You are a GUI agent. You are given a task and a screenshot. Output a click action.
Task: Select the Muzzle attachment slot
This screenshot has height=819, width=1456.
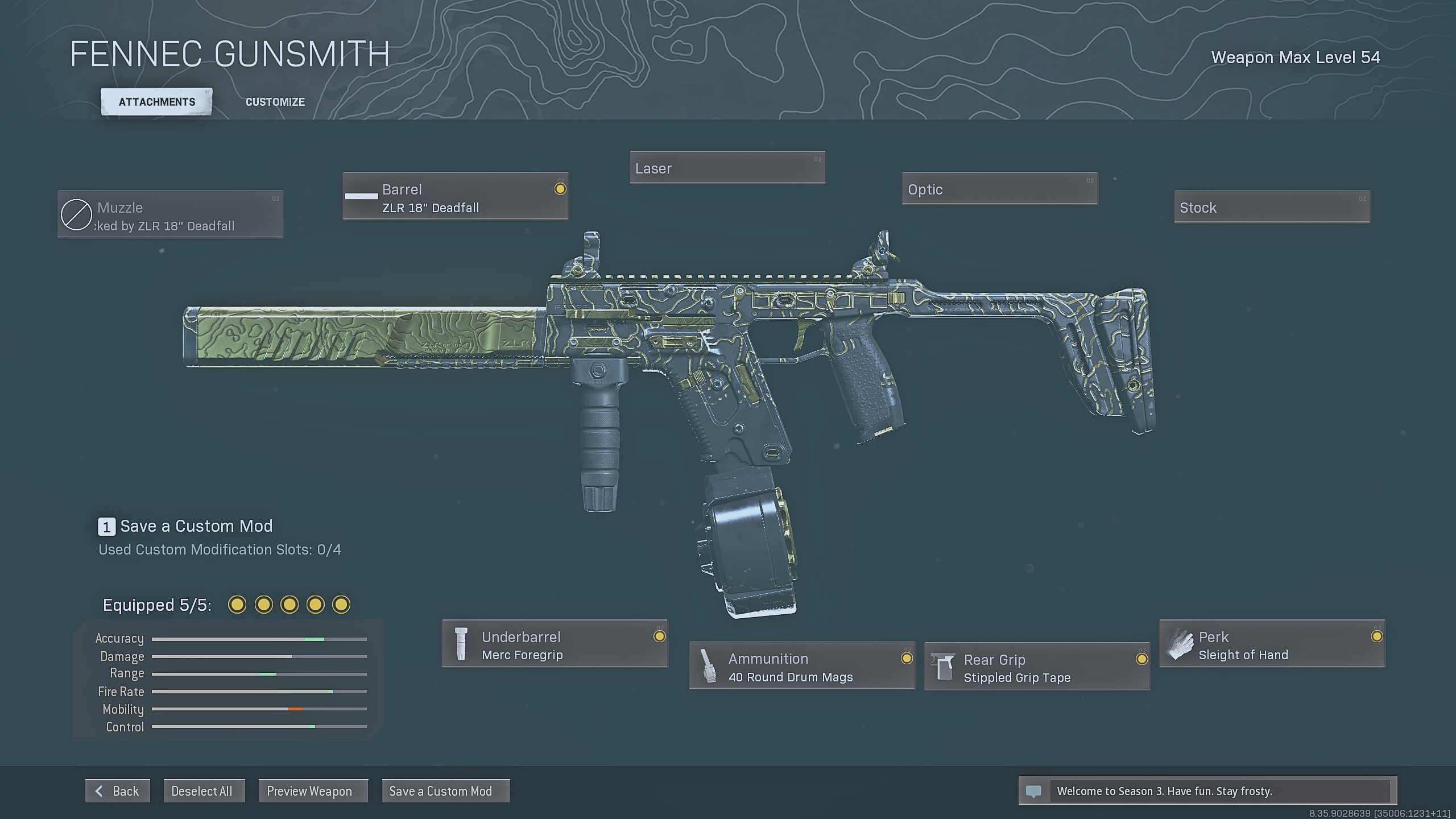point(170,214)
